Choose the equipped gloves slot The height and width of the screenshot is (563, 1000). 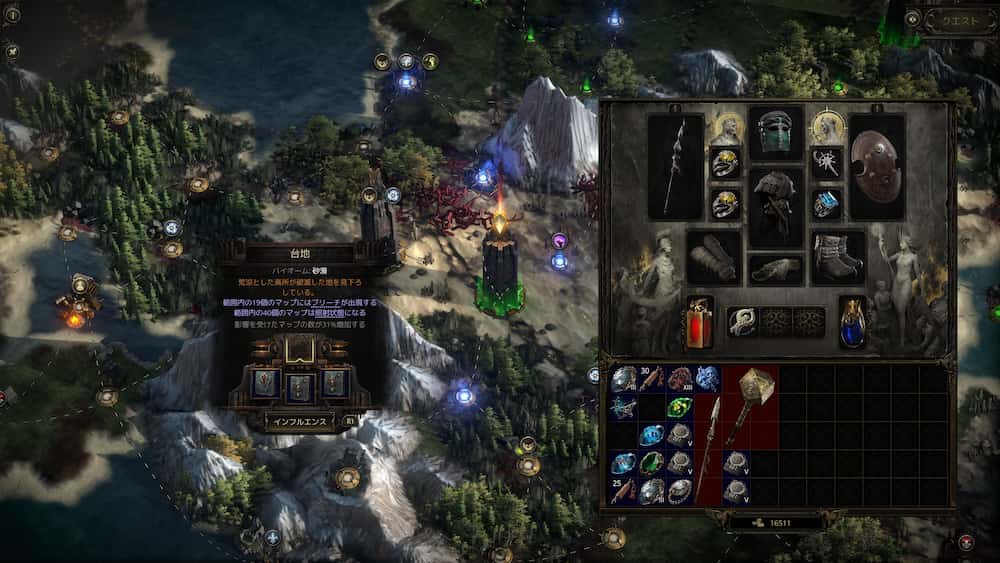point(714,258)
